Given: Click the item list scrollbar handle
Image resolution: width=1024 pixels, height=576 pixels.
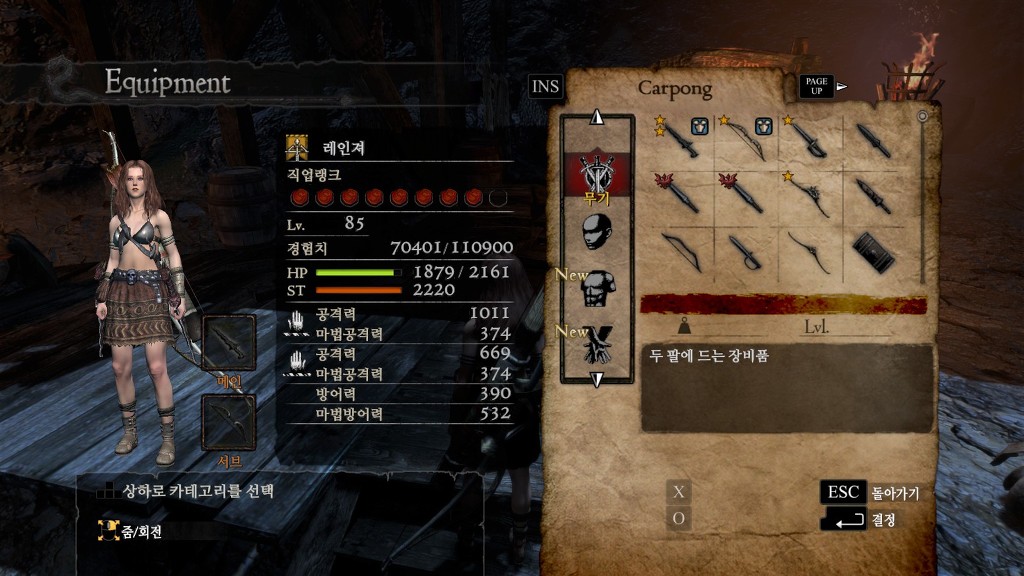Looking at the screenshot, I should click(921, 117).
